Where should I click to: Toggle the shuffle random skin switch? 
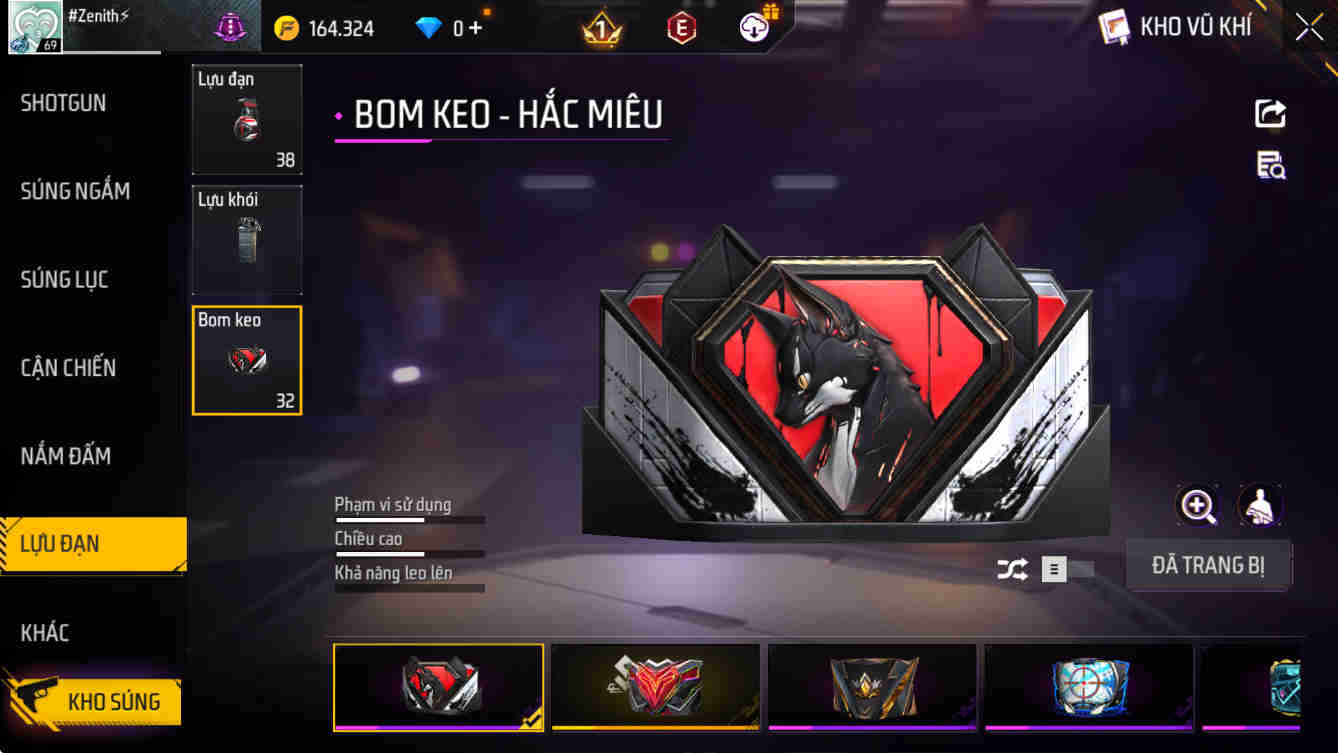pyautogui.click(x=1012, y=567)
